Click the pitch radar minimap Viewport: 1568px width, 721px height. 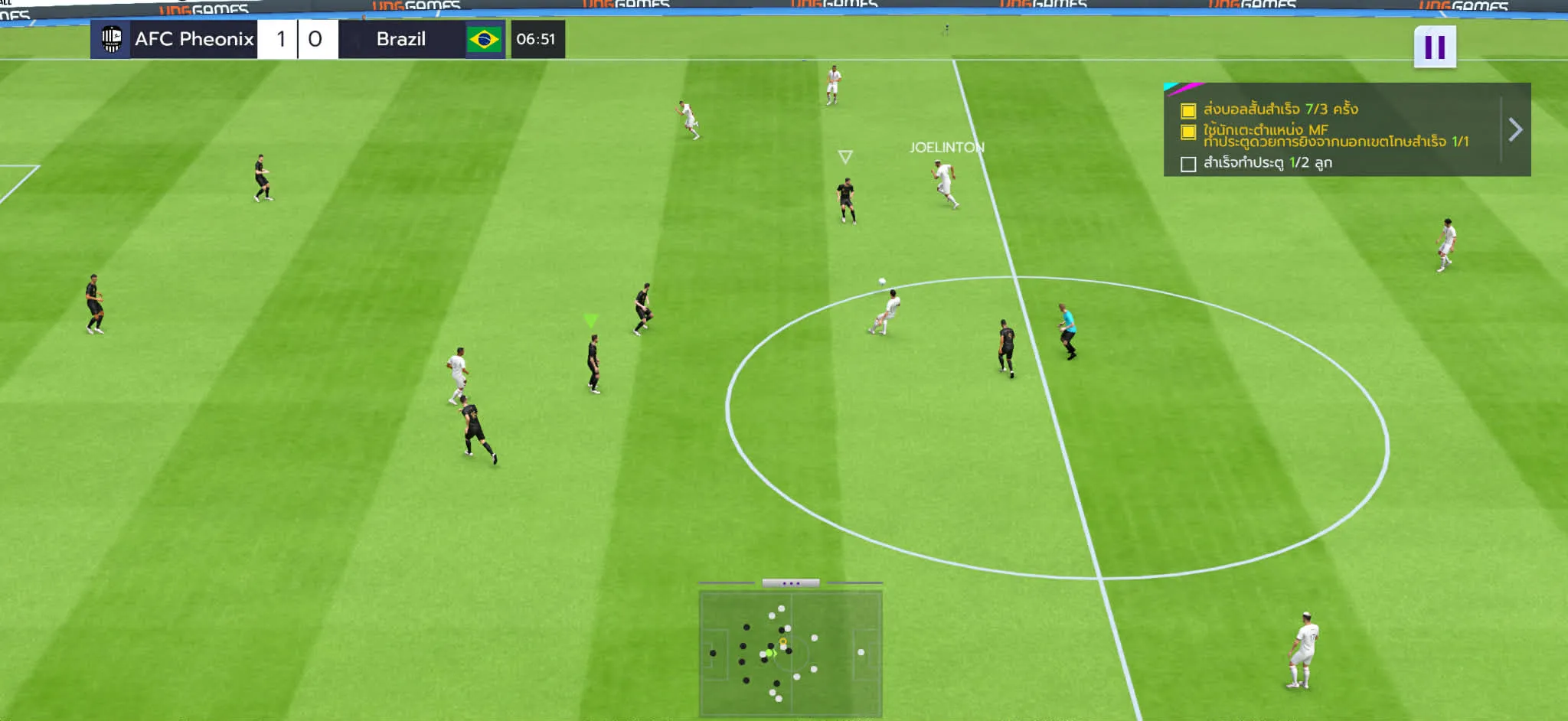coord(790,654)
